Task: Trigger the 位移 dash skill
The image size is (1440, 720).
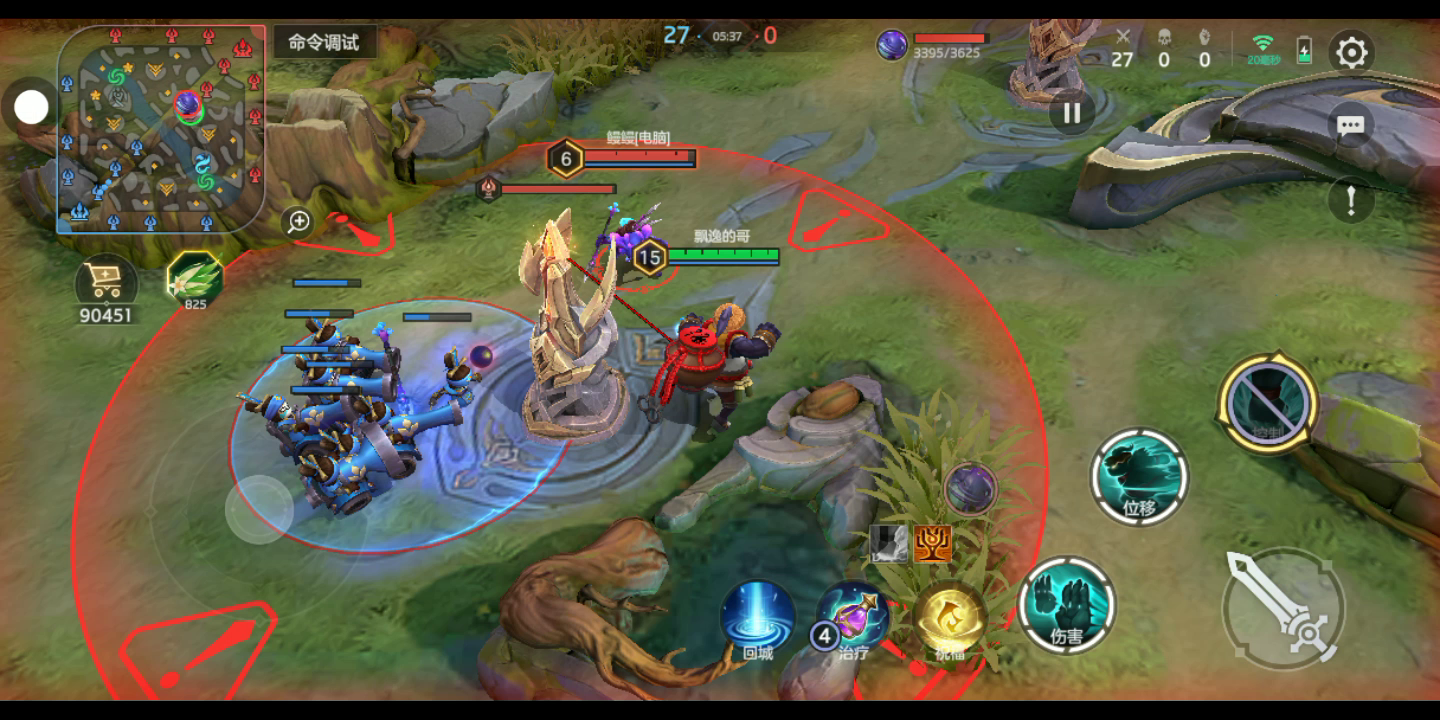Action: pyautogui.click(x=1139, y=477)
